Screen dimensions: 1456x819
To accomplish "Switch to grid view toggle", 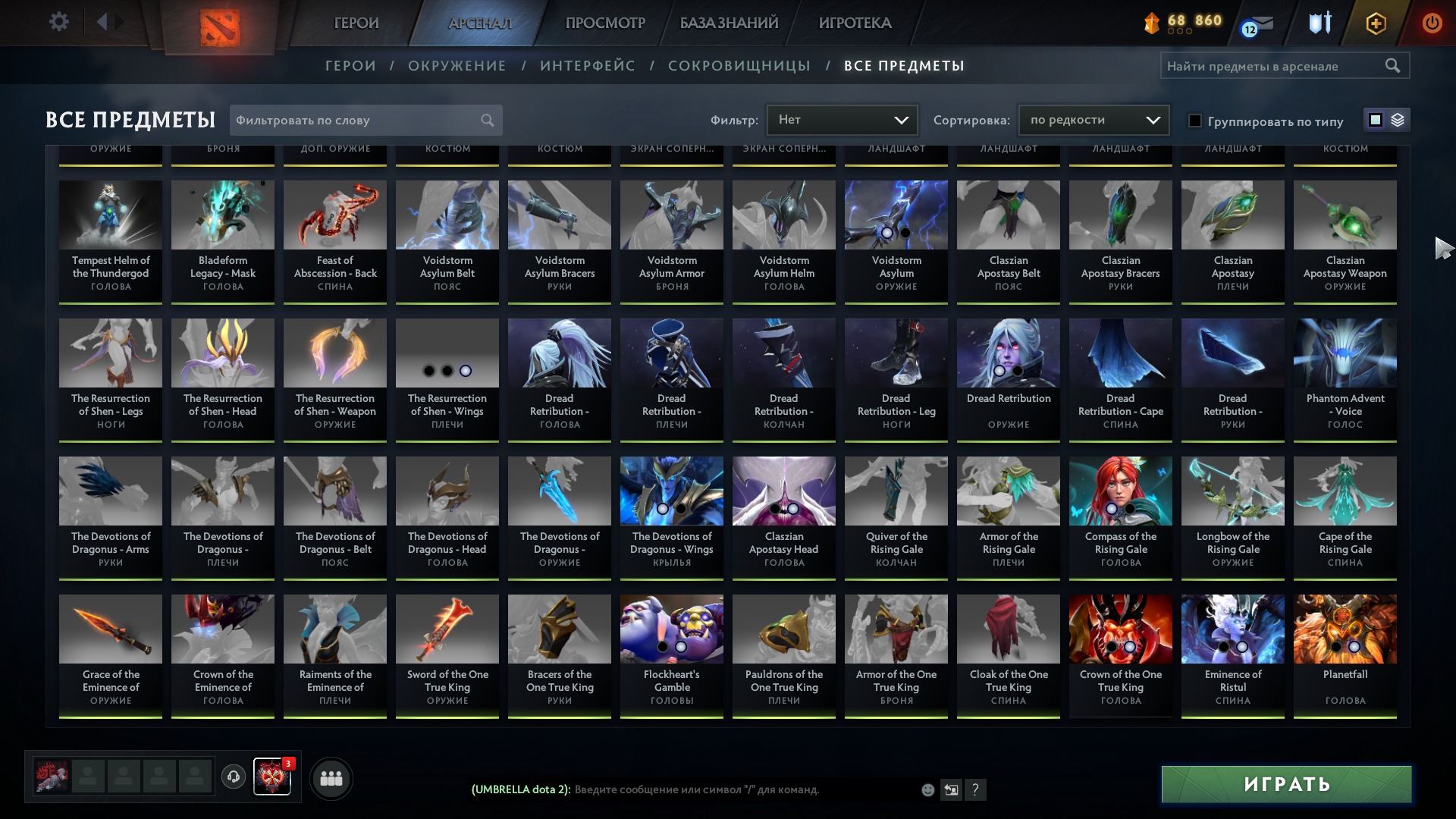I will pos(1375,120).
